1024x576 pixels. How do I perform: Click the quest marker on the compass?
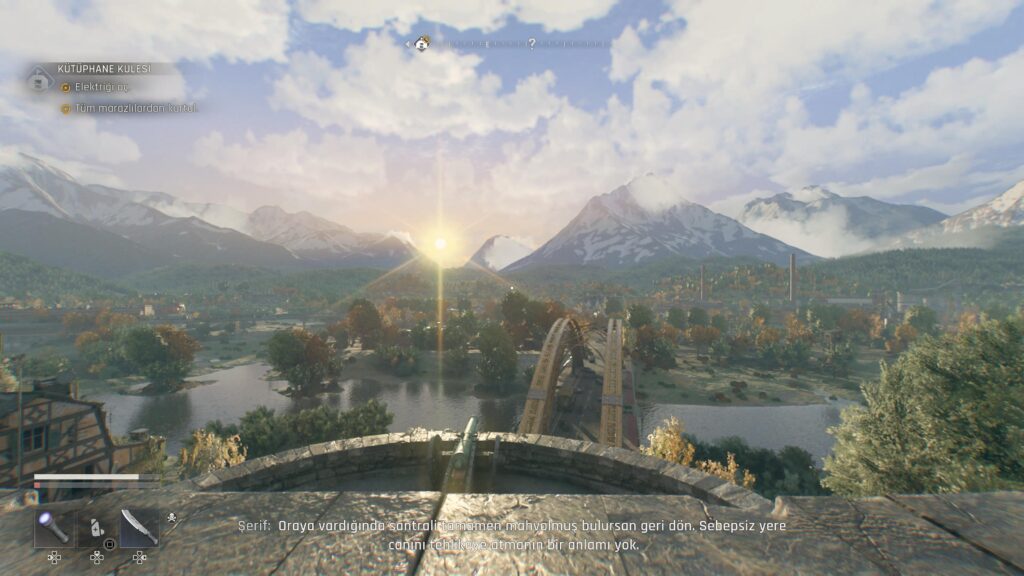tap(422, 43)
